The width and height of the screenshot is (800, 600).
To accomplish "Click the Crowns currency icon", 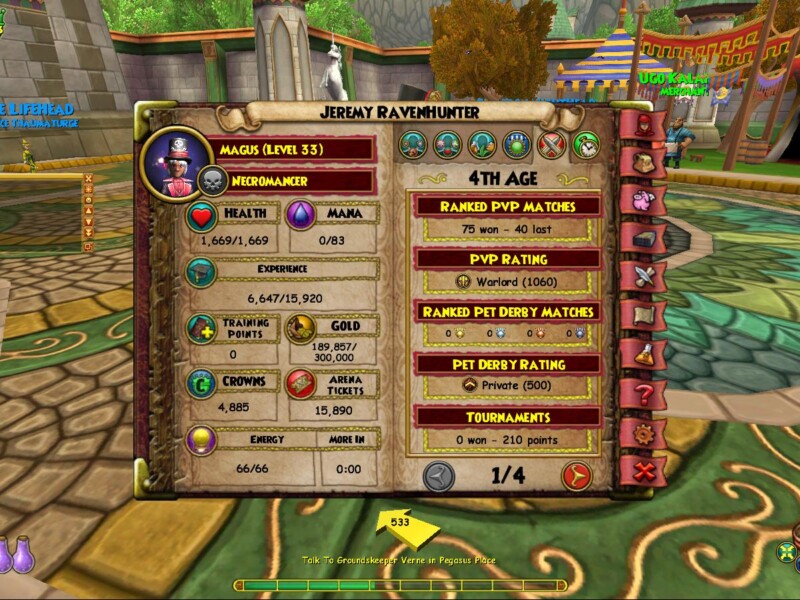I will coord(202,385).
